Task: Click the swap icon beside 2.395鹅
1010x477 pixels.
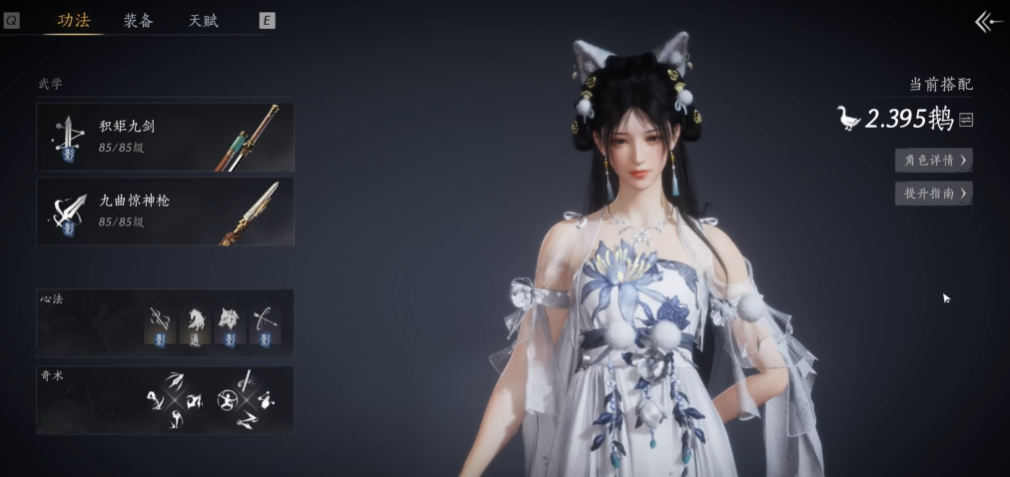Action: (966, 120)
